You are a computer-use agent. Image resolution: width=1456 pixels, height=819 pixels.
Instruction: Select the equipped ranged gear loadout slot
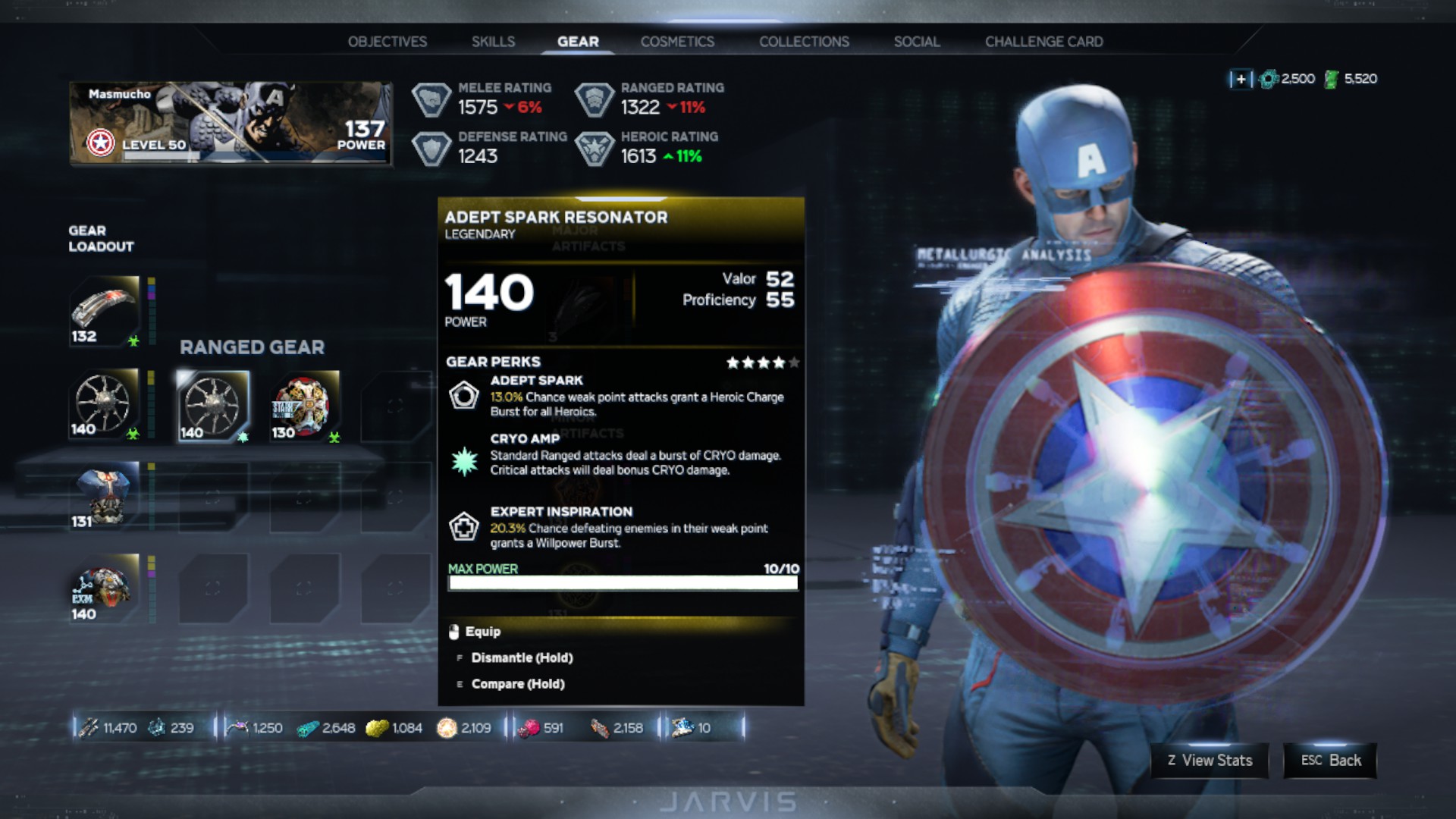(x=105, y=403)
